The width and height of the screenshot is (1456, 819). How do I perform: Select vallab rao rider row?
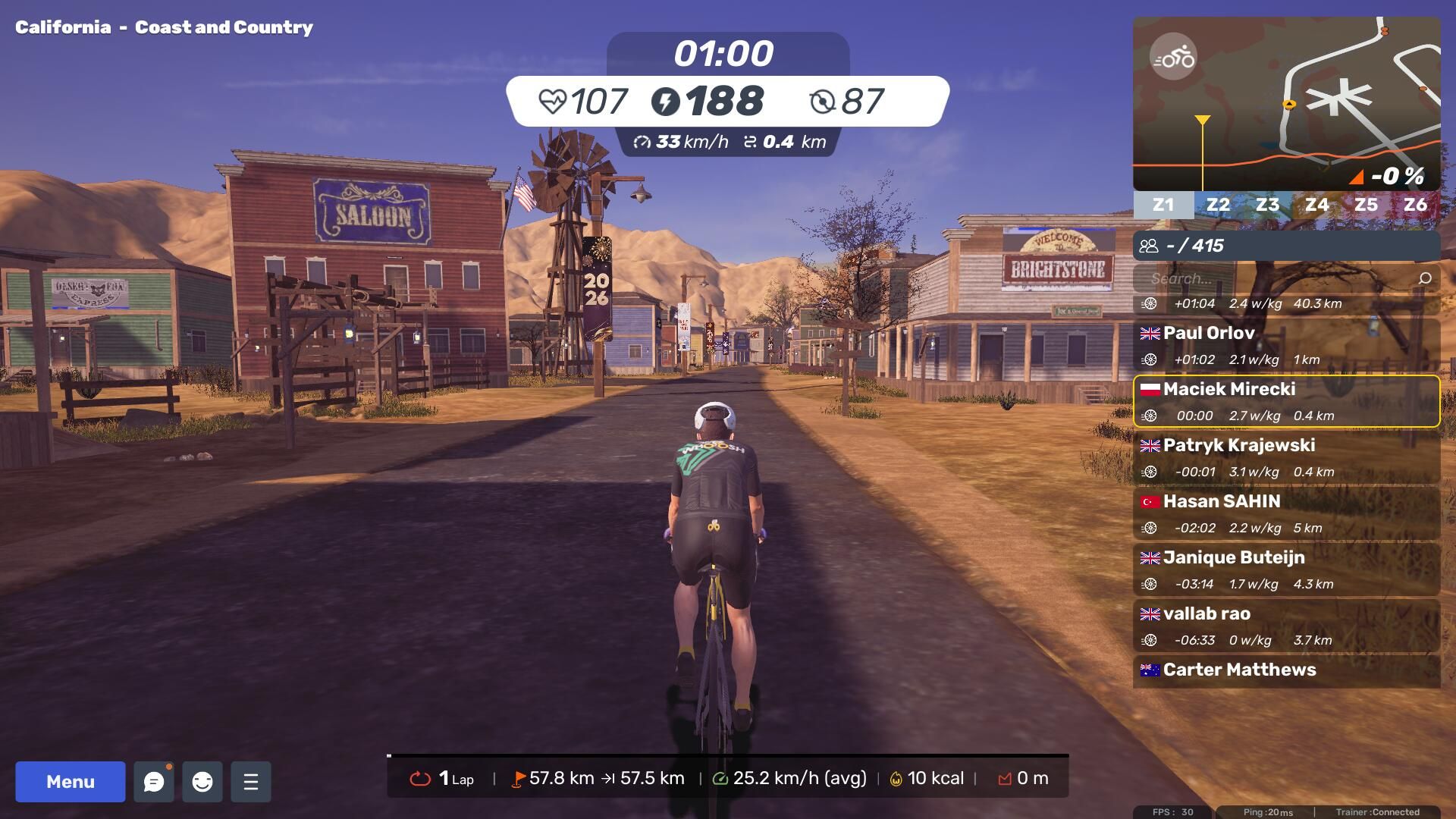[x=1286, y=626]
